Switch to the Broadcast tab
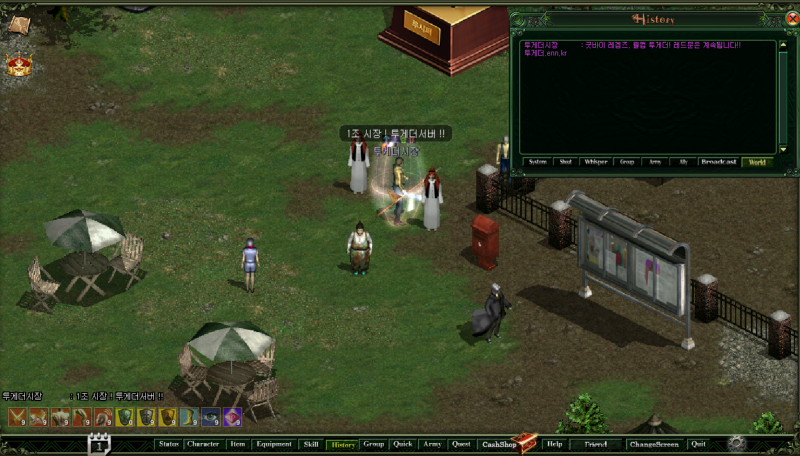800x456 pixels. click(718, 161)
